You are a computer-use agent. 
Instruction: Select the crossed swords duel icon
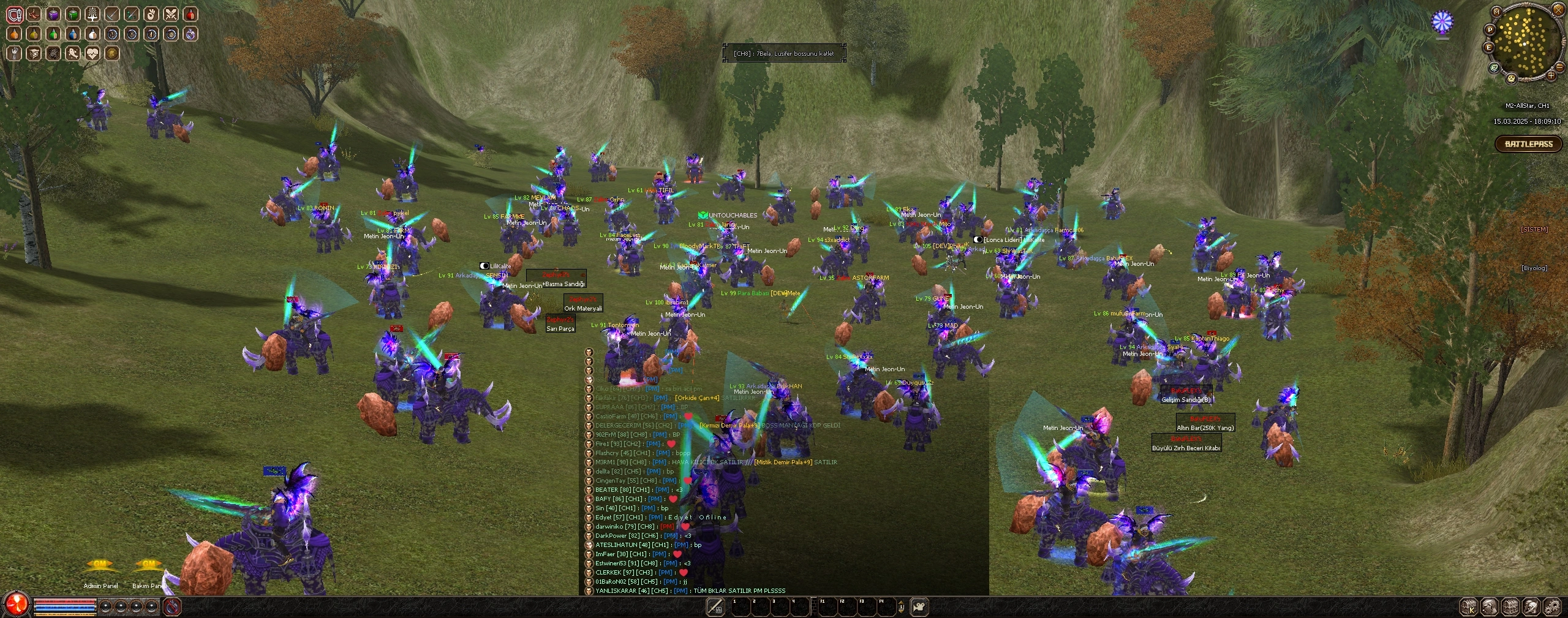172,14
